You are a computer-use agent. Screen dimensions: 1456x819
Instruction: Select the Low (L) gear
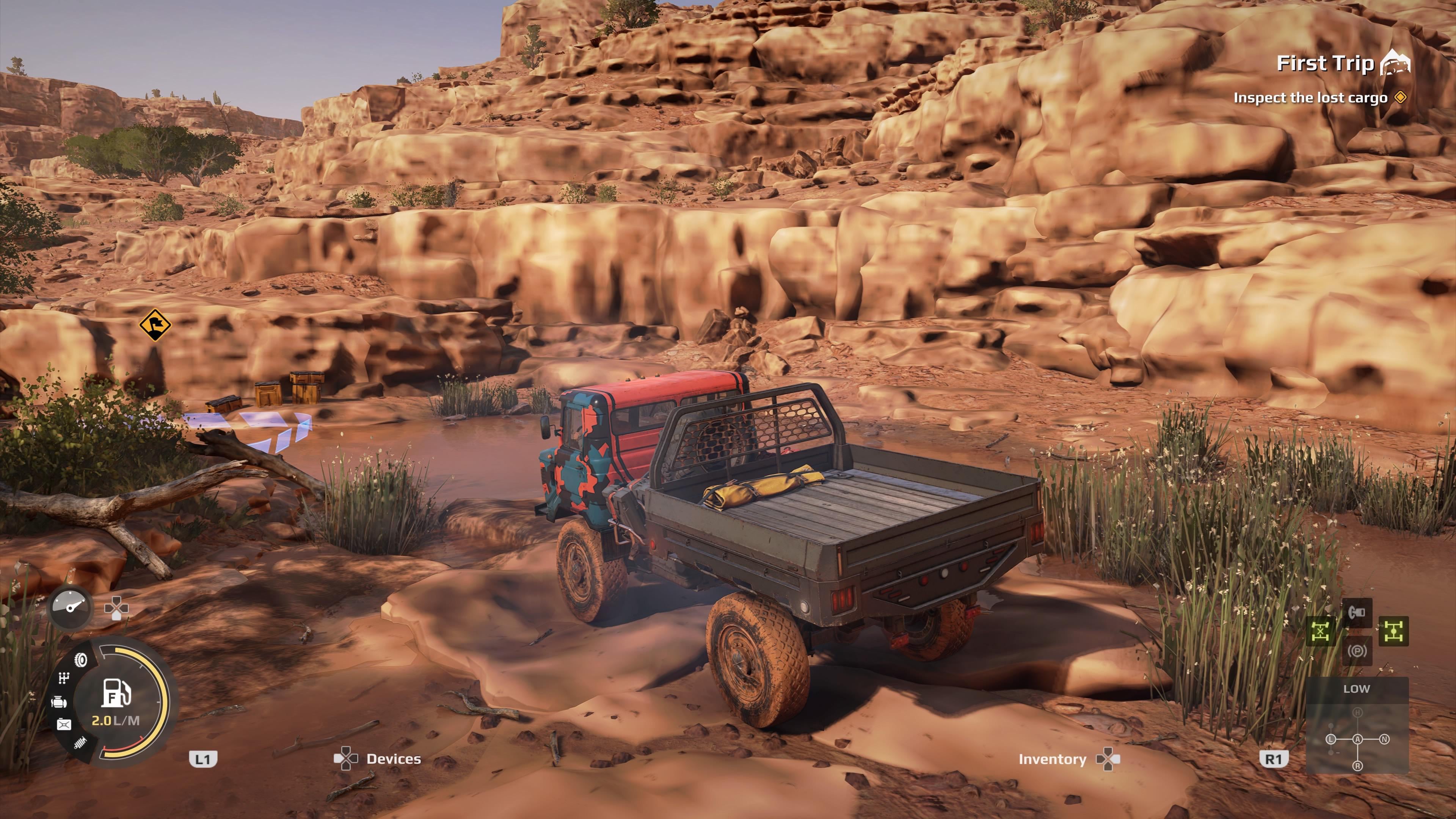point(1330,739)
